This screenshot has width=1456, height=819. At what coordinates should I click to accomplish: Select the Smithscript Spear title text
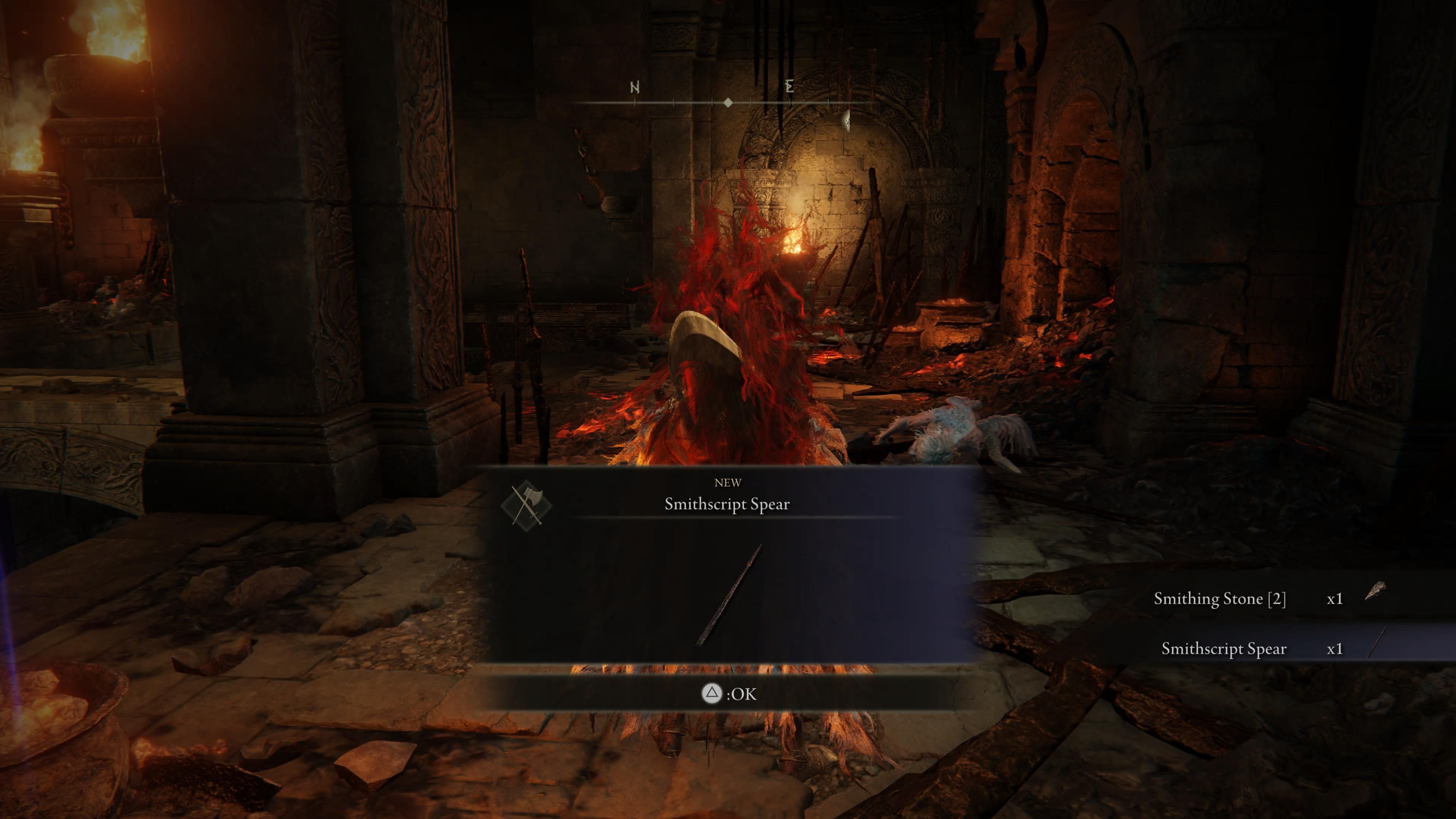click(x=728, y=504)
